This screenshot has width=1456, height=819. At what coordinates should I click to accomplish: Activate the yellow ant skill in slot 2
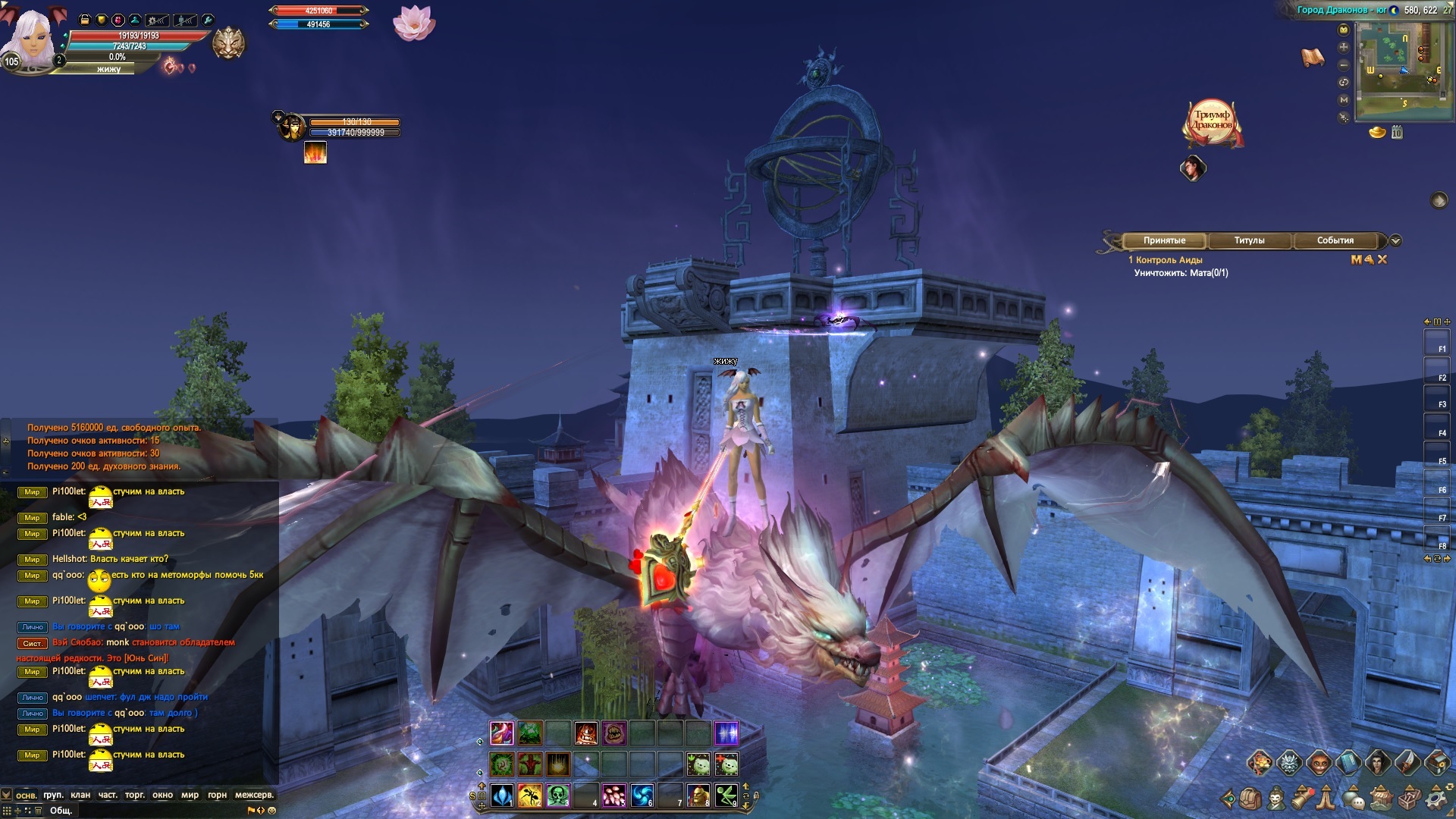click(x=529, y=795)
